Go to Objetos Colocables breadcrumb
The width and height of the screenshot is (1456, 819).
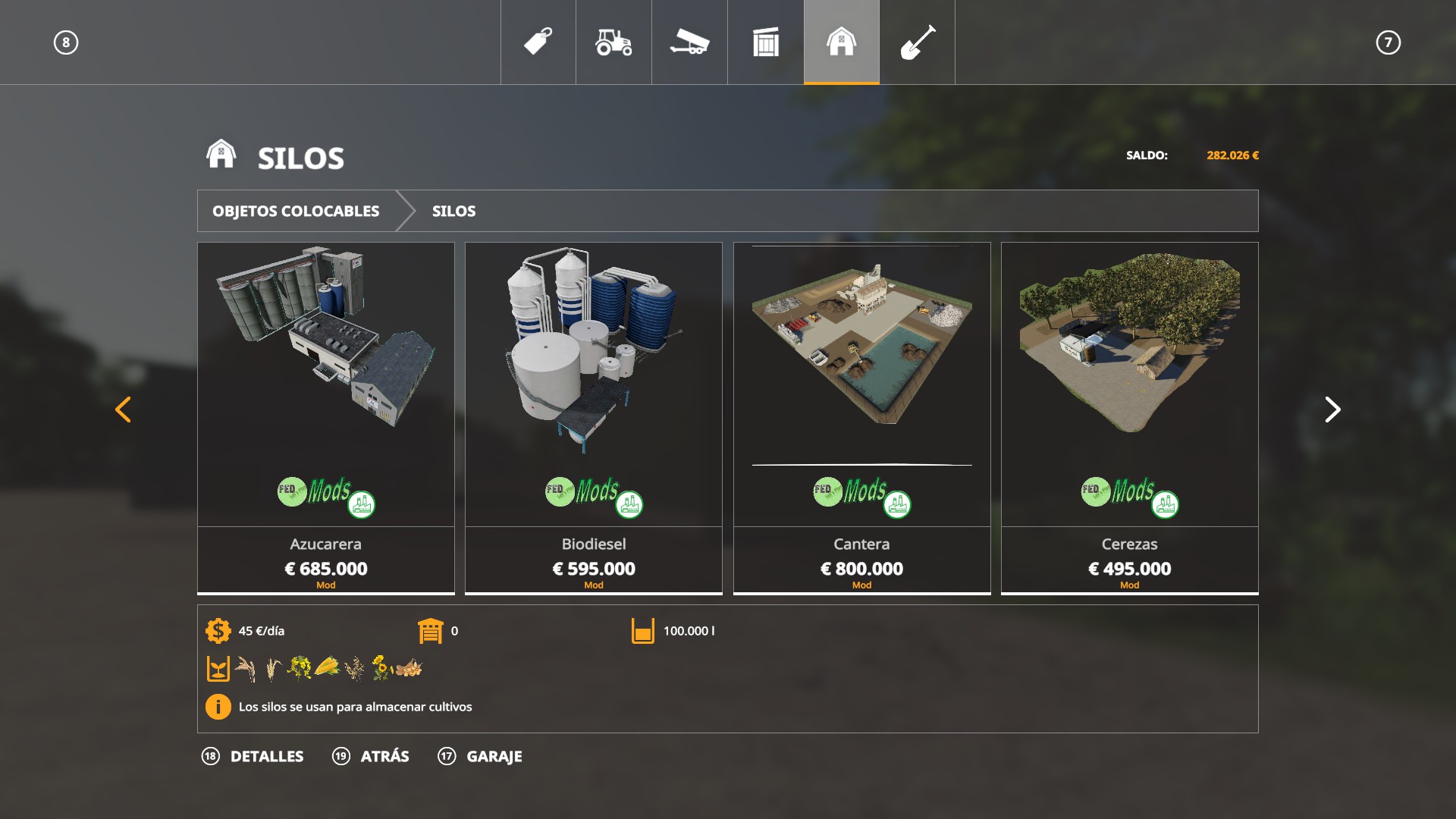(296, 211)
